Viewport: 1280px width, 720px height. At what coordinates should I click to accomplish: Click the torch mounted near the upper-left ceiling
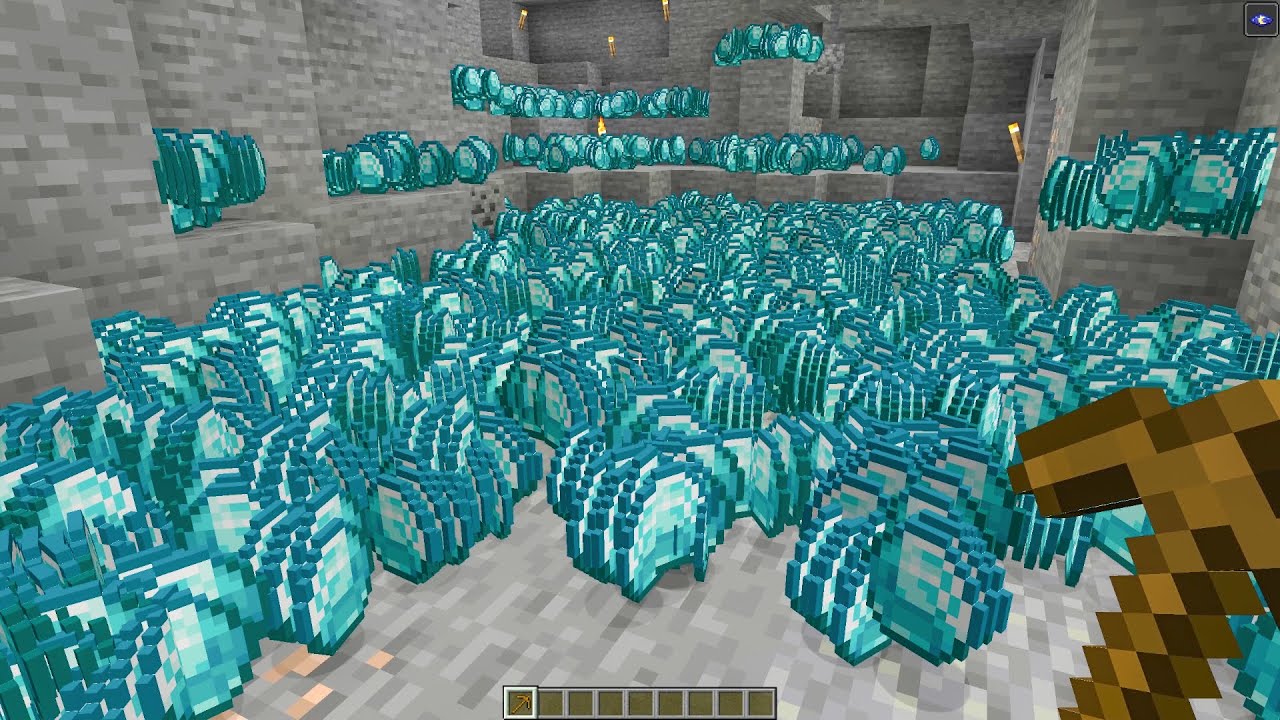(x=523, y=17)
